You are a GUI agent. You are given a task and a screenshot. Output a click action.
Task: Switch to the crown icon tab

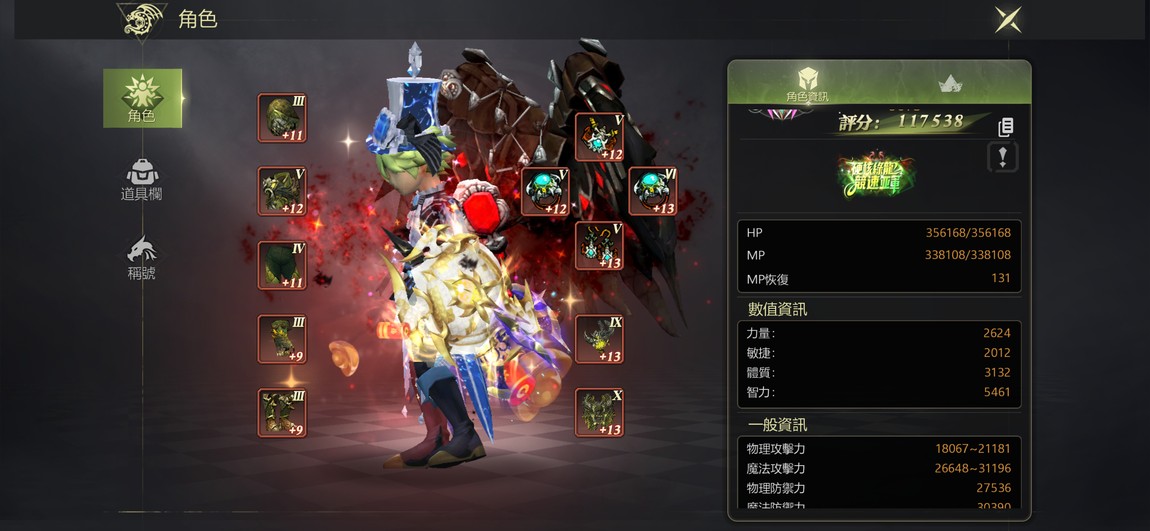coord(950,84)
